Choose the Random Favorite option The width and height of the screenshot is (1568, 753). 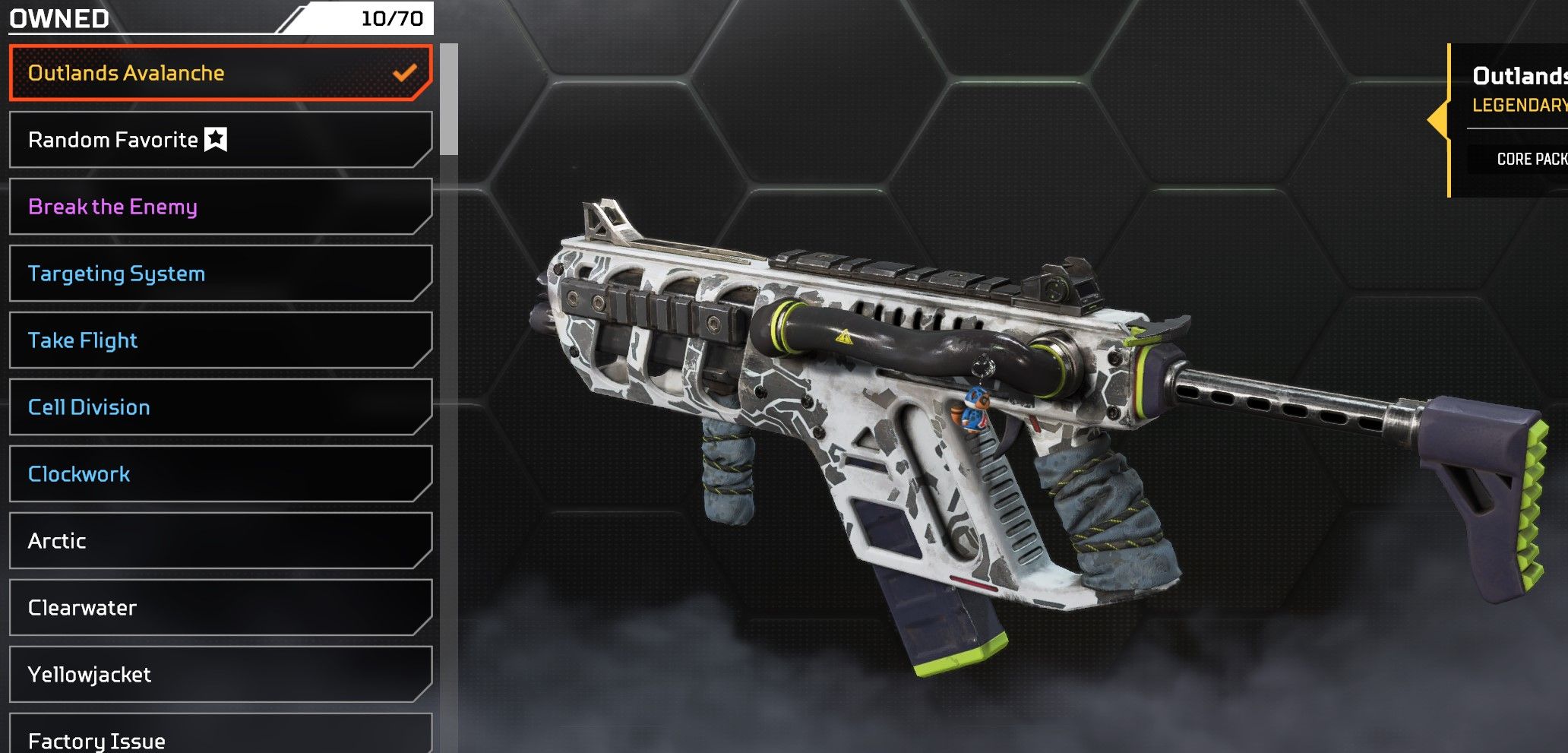tap(220, 140)
